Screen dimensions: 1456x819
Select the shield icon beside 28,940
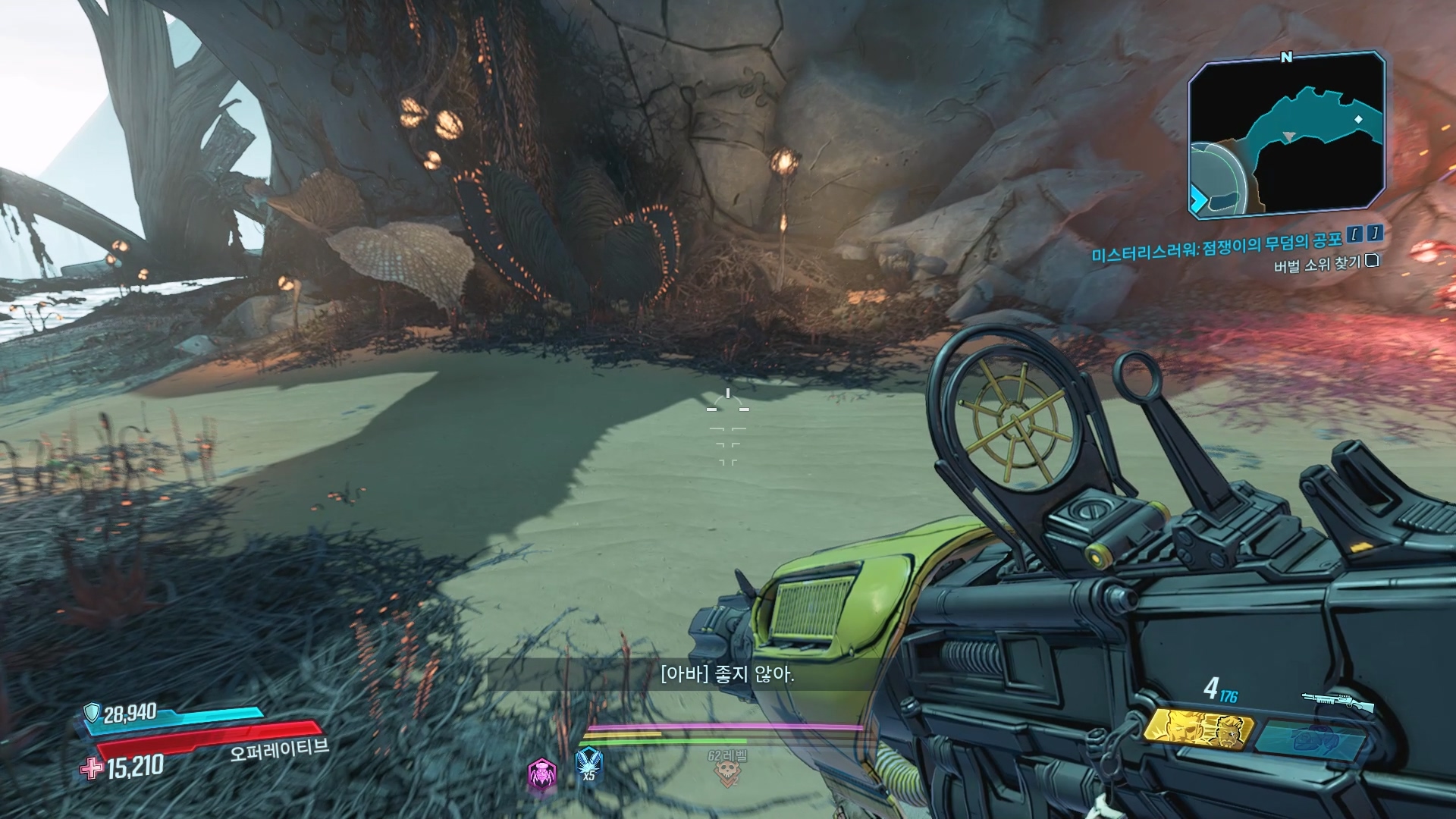tap(92, 712)
